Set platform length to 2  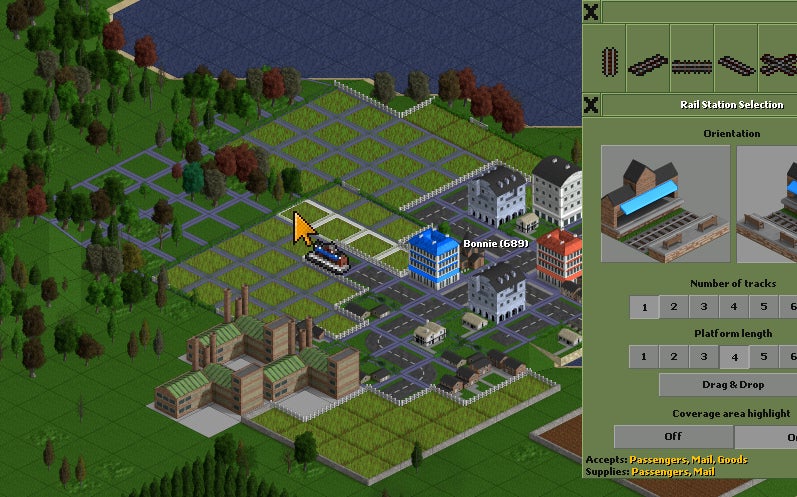[674, 356]
